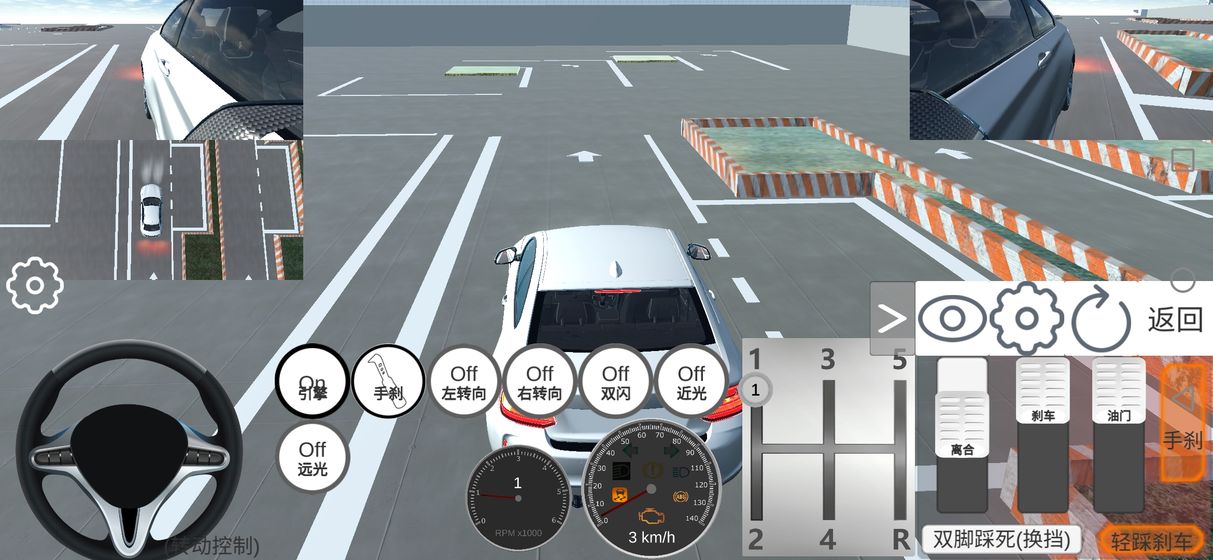This screenshot has height=560, width=1213.
Task: Turn on the 右转向 right signal
Action: tap(540, 383)
